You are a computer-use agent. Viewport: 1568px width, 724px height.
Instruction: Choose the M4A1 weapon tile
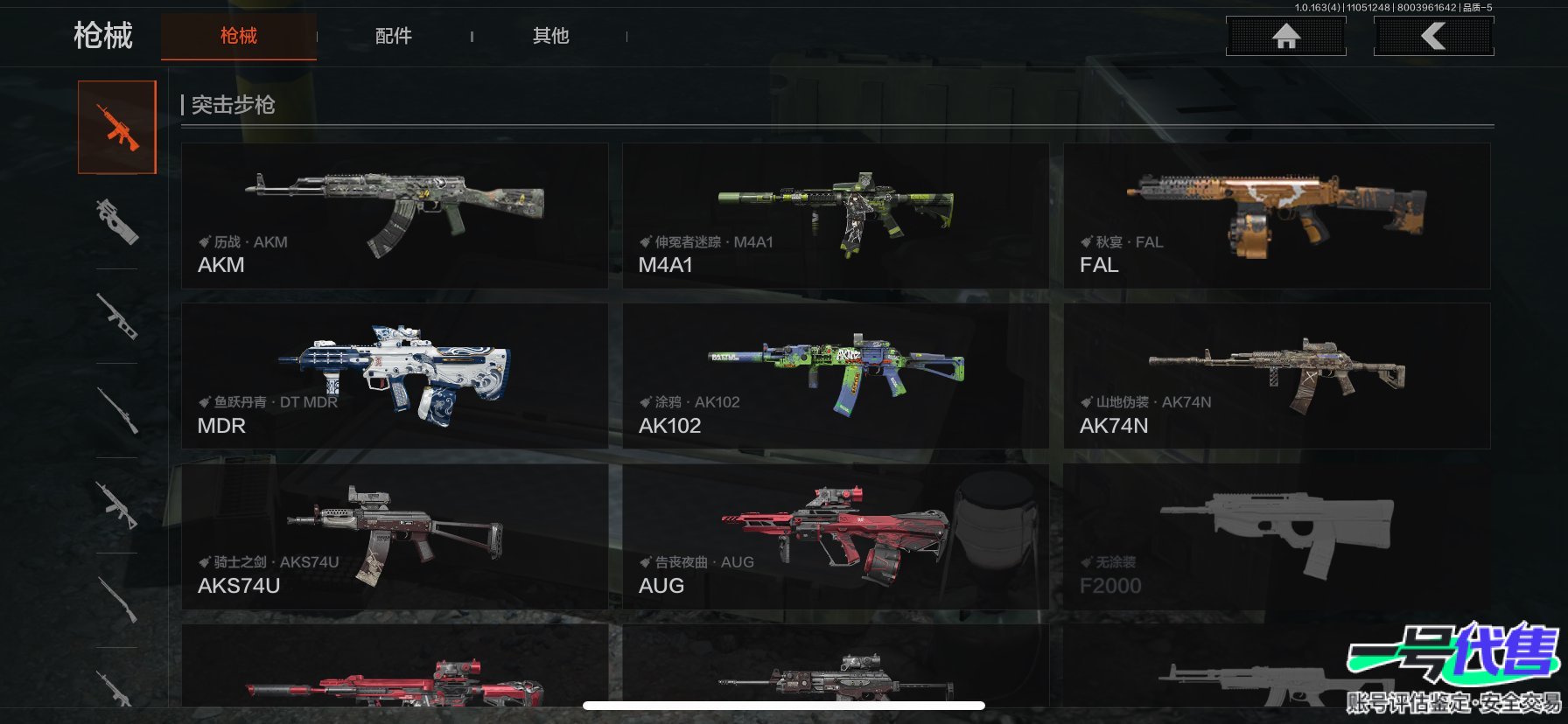[x=835, y=216]
